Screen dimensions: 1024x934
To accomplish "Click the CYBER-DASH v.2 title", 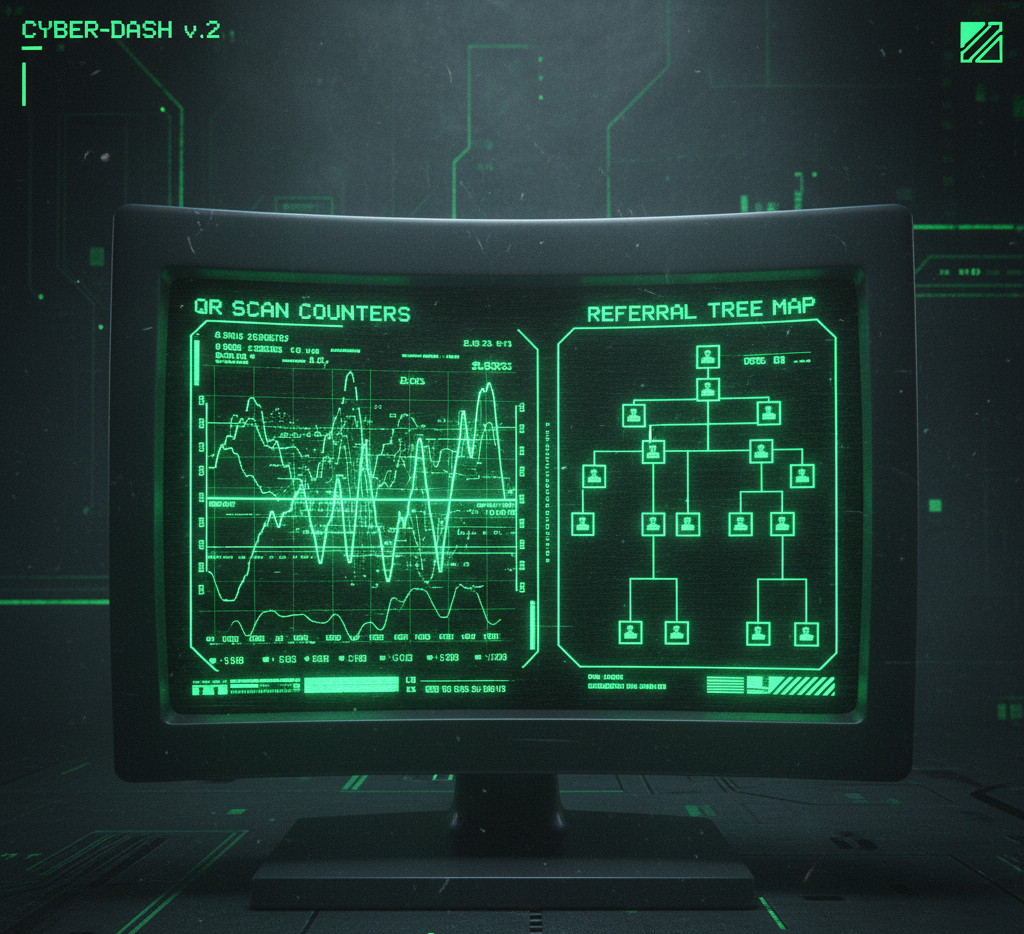I will (x=120, y=29).
